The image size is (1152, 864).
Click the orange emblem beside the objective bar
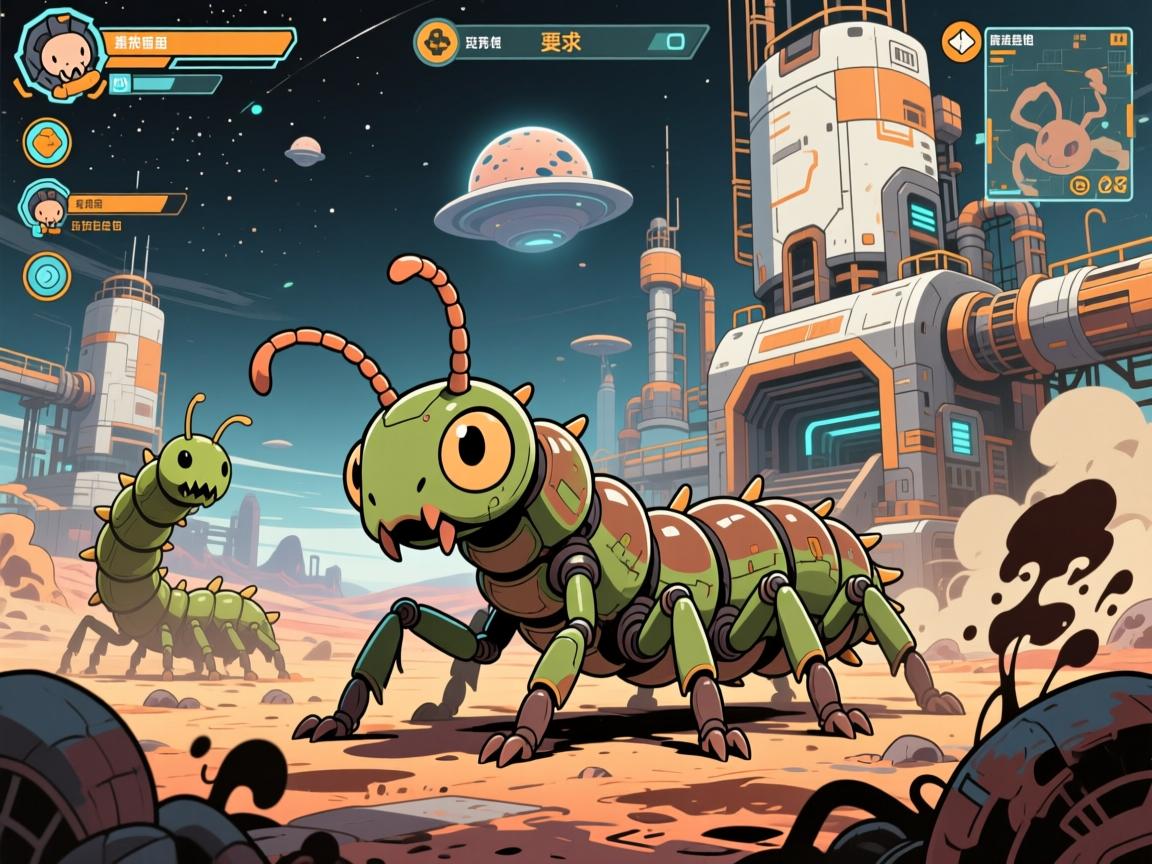coord(436,42)
